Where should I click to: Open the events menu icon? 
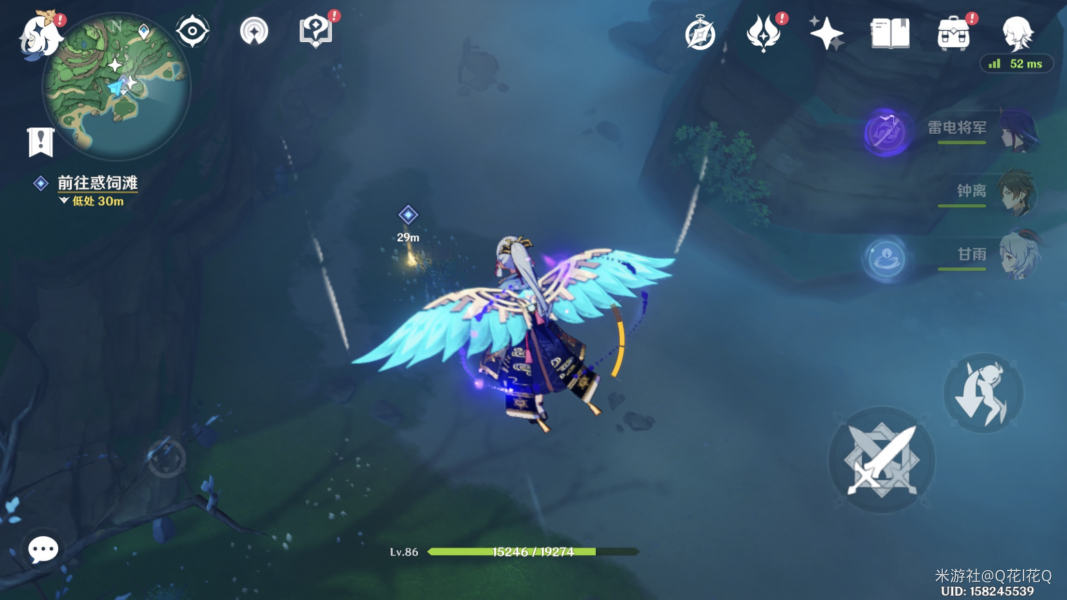click(765, 33)
